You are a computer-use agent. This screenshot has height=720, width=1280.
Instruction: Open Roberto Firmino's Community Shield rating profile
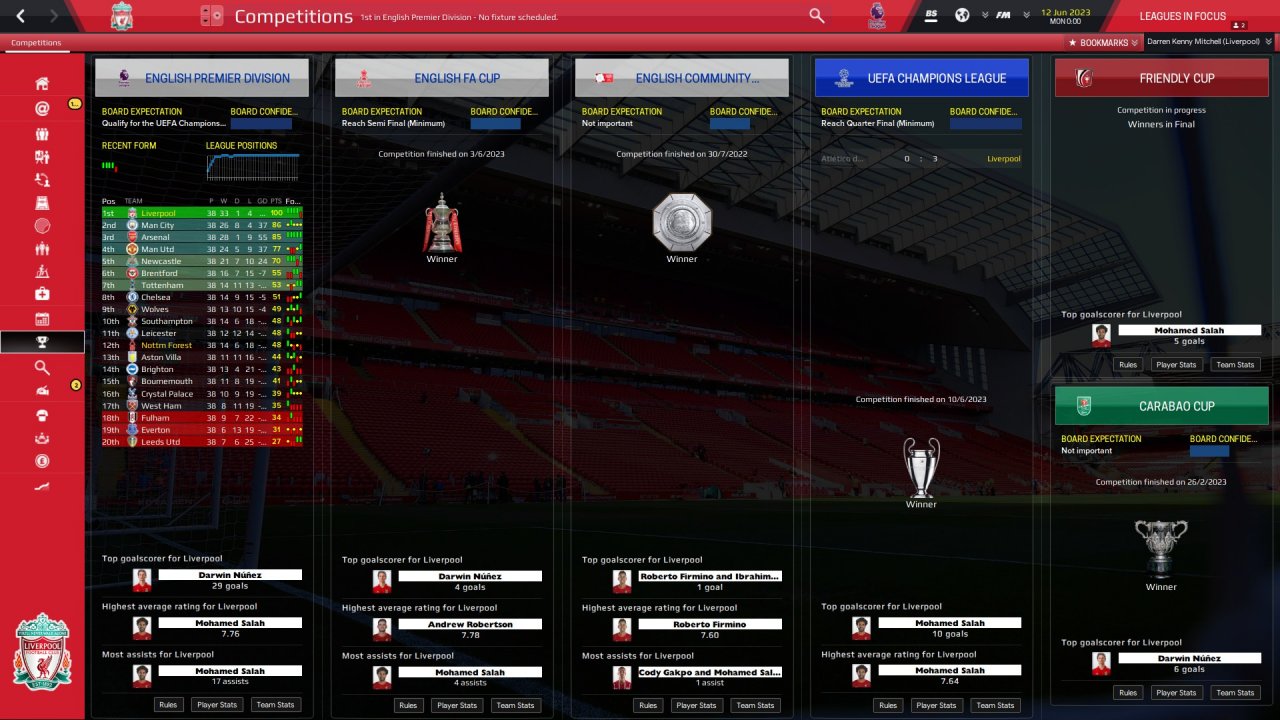pyautogui.click(x=710, y=624)
